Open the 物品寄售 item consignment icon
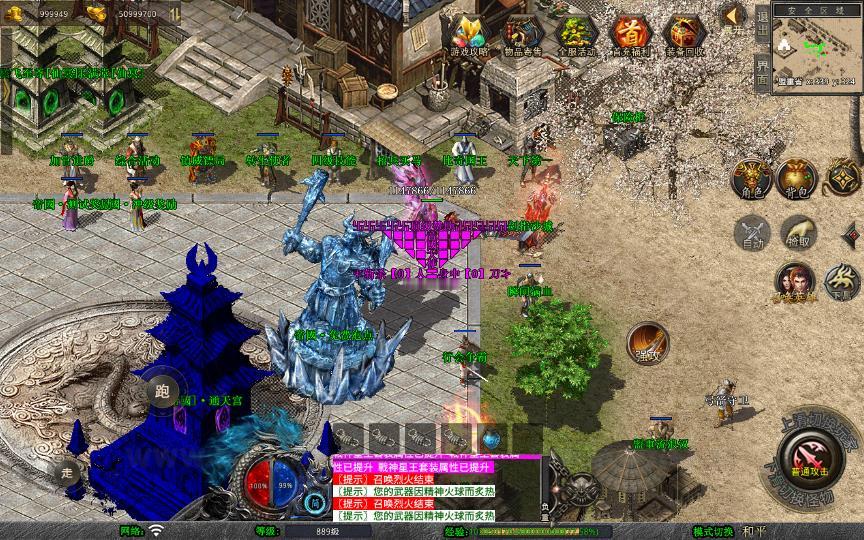The width and height of the screenshot is (864, 540). pyautogui.click(x=523, y=36)
